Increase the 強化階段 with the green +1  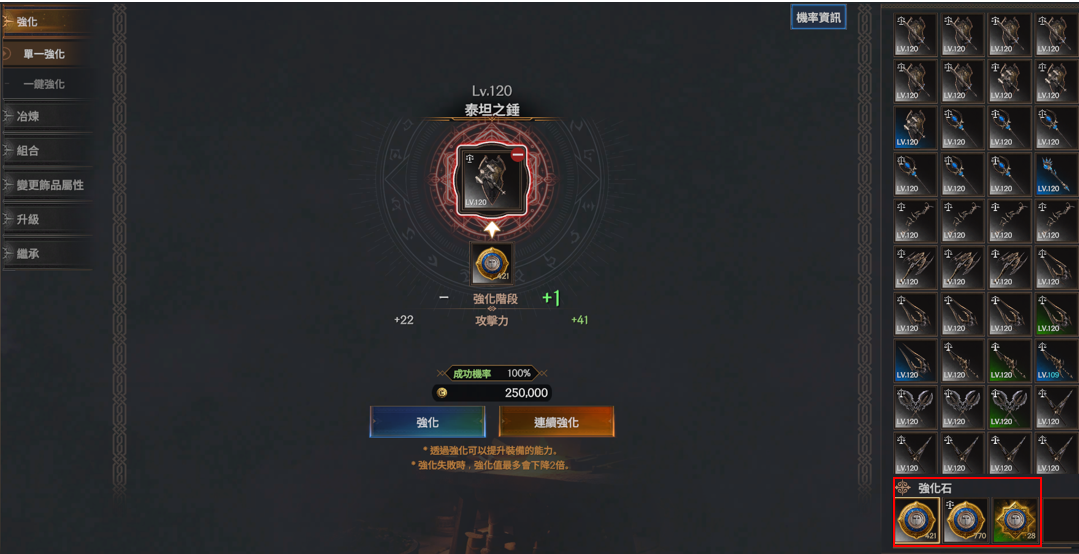551,298
